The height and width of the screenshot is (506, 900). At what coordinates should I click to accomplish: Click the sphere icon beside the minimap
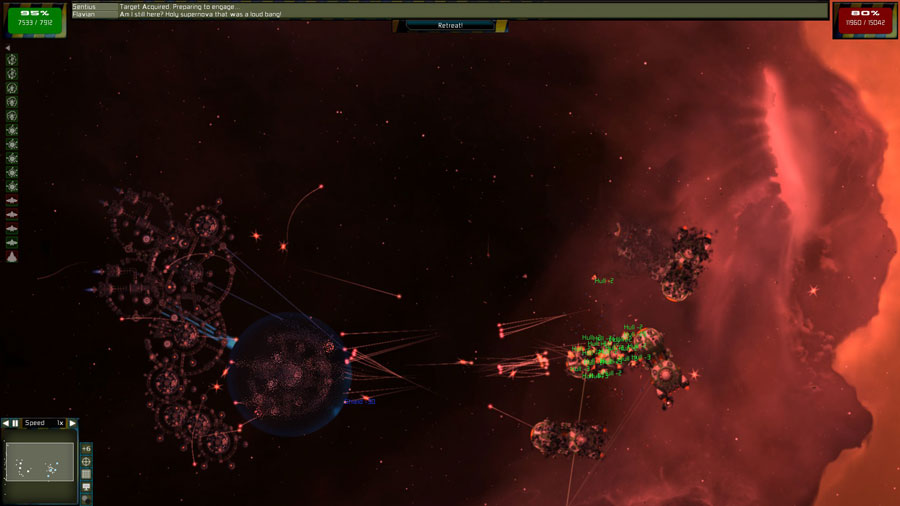click(86, 499)
